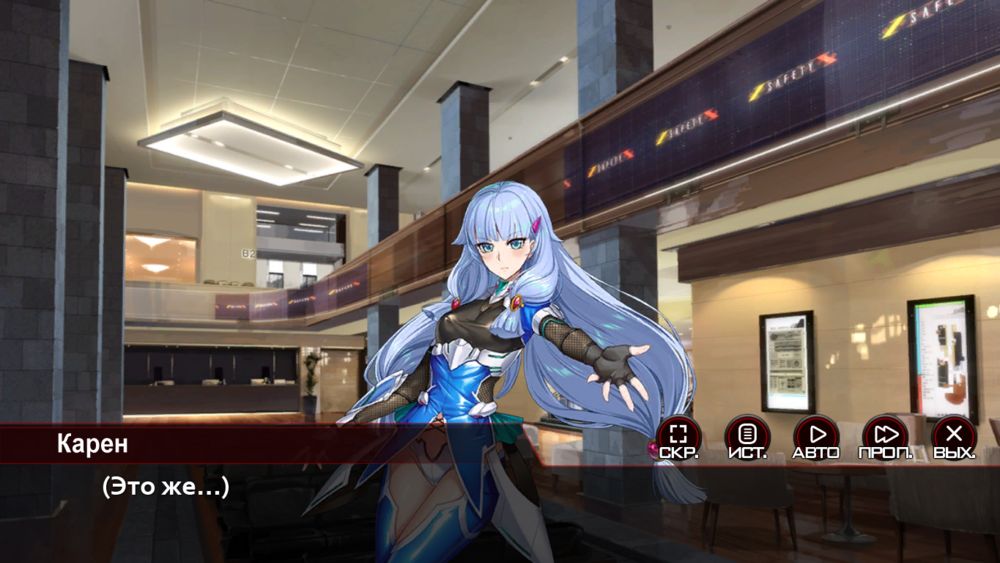Hide the dialogue box with СКР. button
This screenshot has height=563, width=1000.
(679, 436)
